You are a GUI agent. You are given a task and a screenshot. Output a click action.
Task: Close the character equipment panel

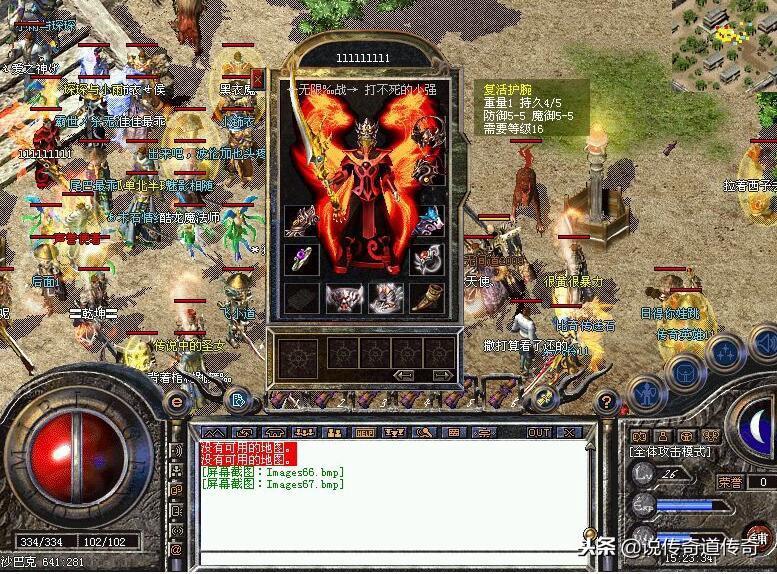257,78
